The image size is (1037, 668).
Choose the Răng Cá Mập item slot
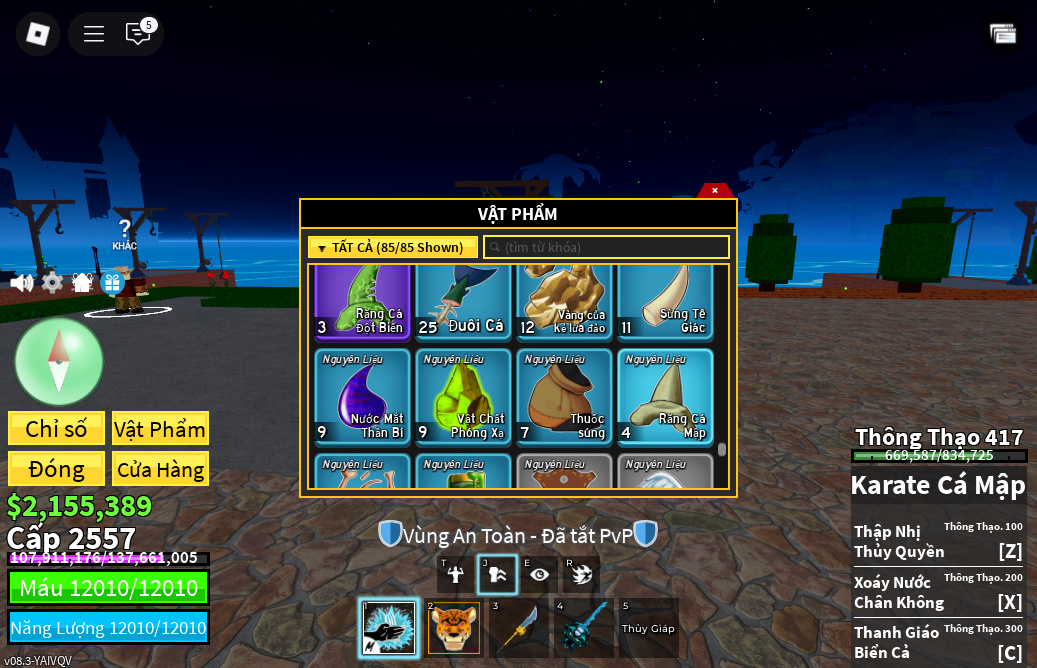click(x=665, y=396)
